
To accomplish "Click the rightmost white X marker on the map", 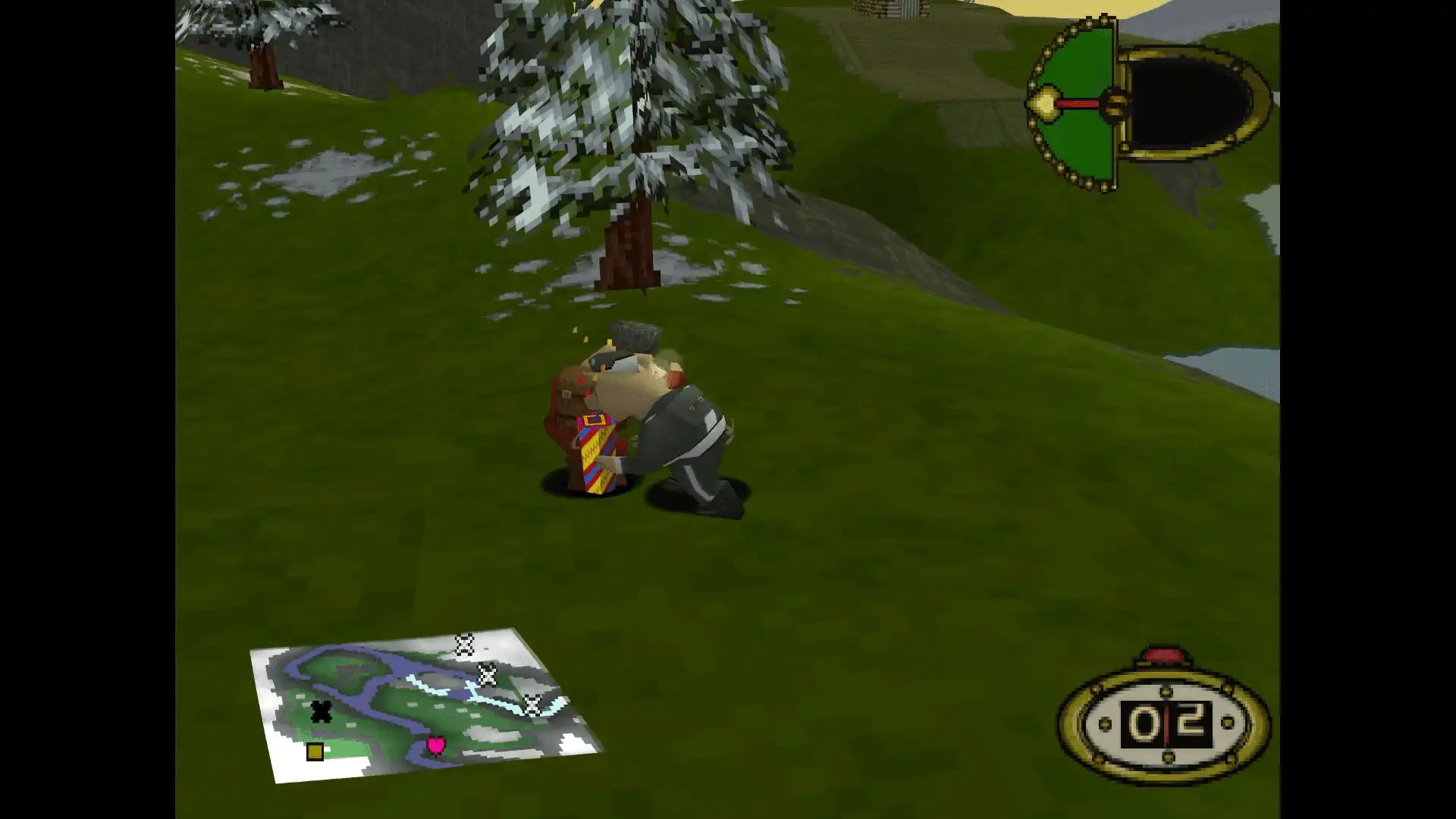I will coord(532,705).
